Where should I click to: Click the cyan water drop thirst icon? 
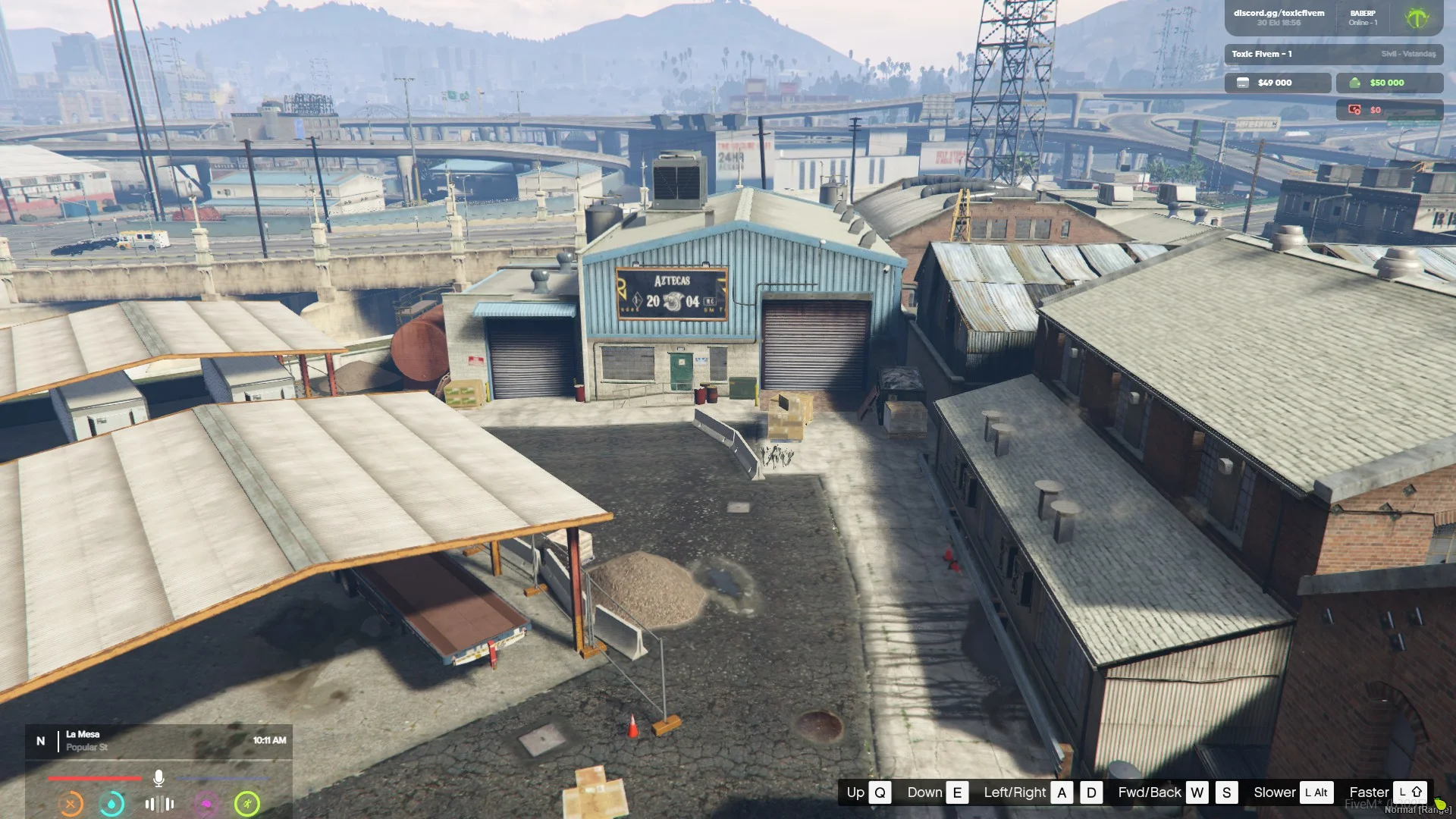[112, 803]
